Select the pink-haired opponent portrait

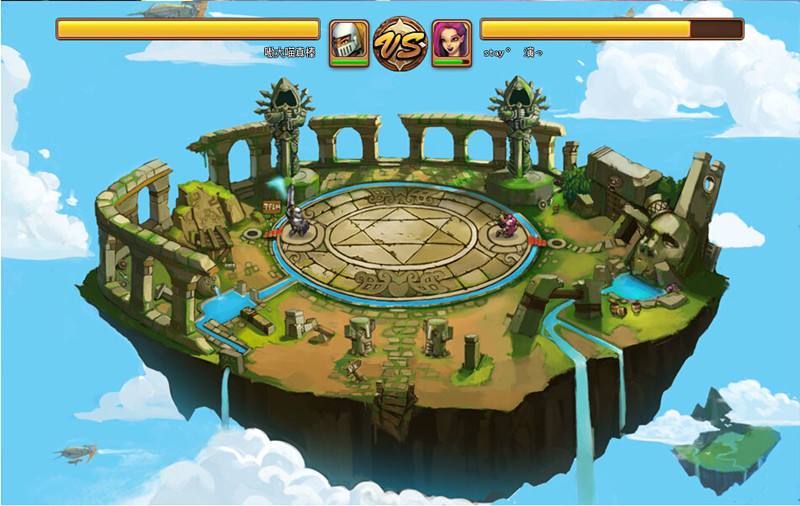(451, 43)
